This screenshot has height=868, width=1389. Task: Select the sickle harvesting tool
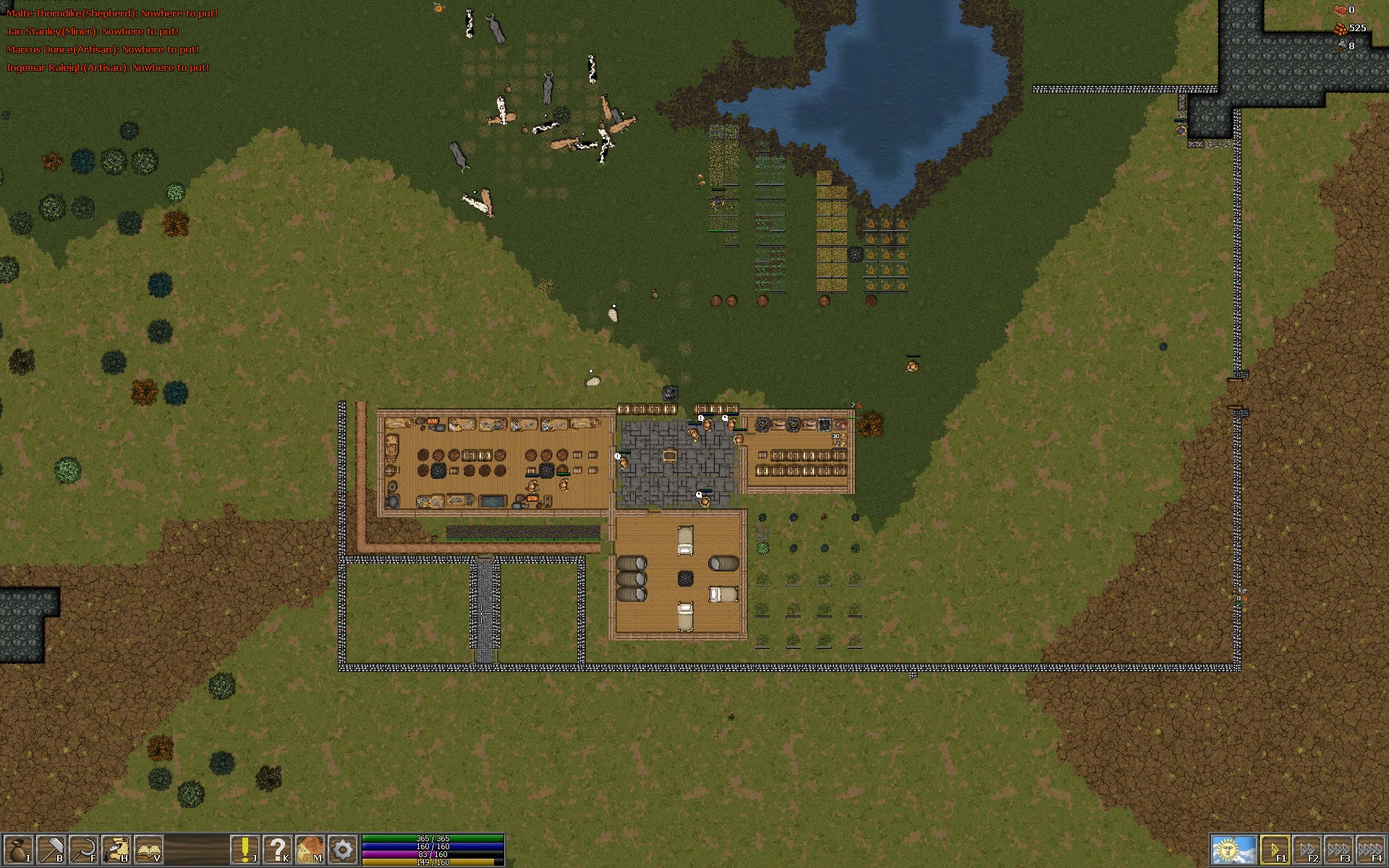84,850
